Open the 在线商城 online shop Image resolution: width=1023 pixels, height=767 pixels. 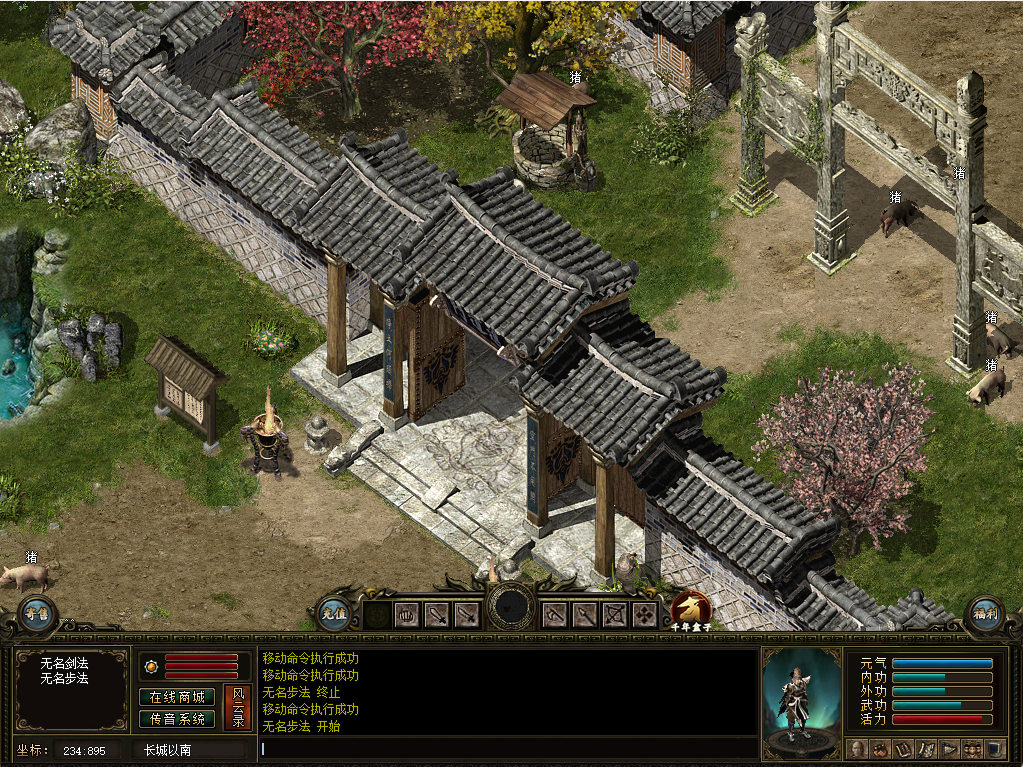(x=177, y=697)
